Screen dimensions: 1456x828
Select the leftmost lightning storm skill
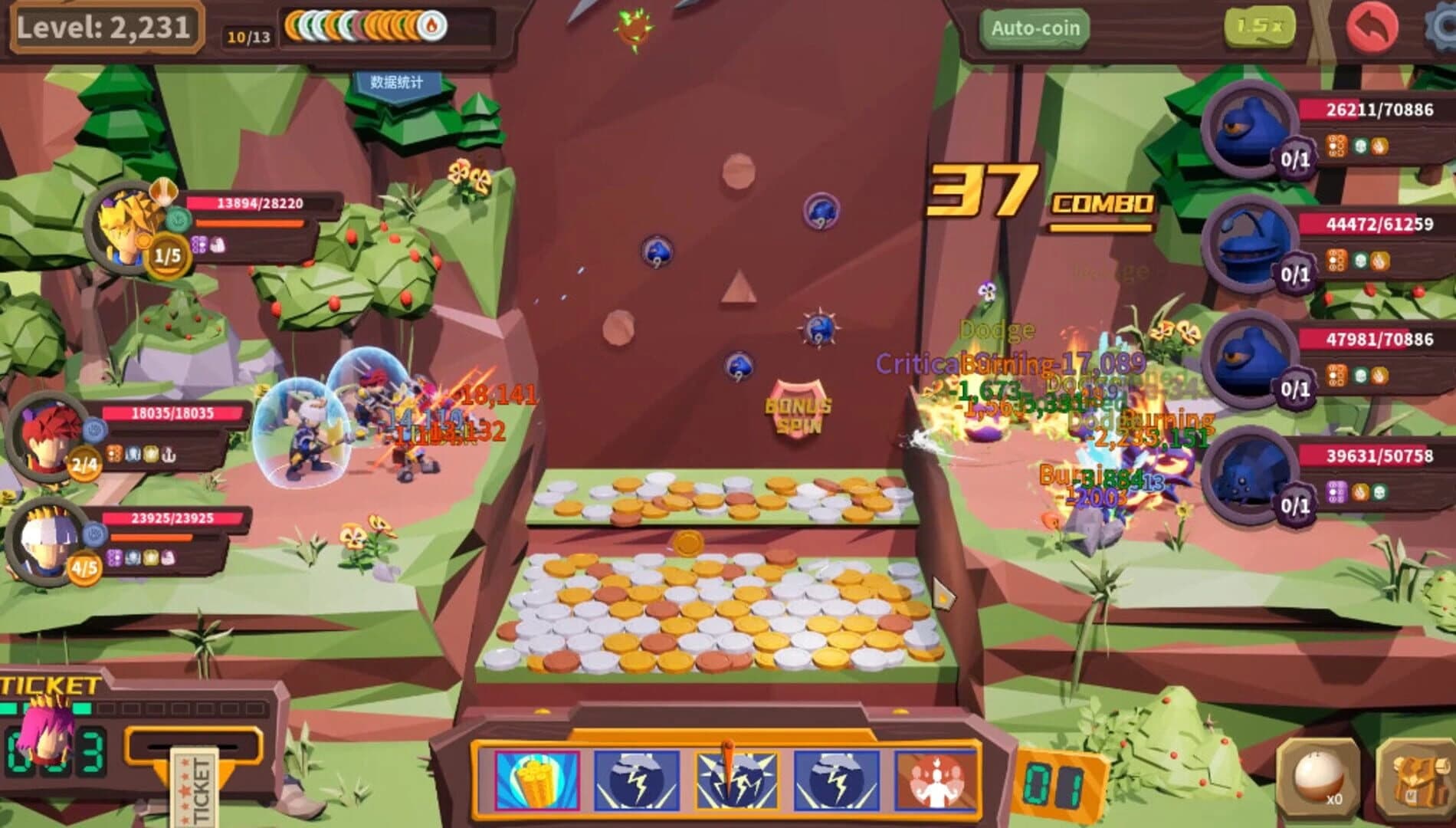pyautogui.click(x=636, y=778)
